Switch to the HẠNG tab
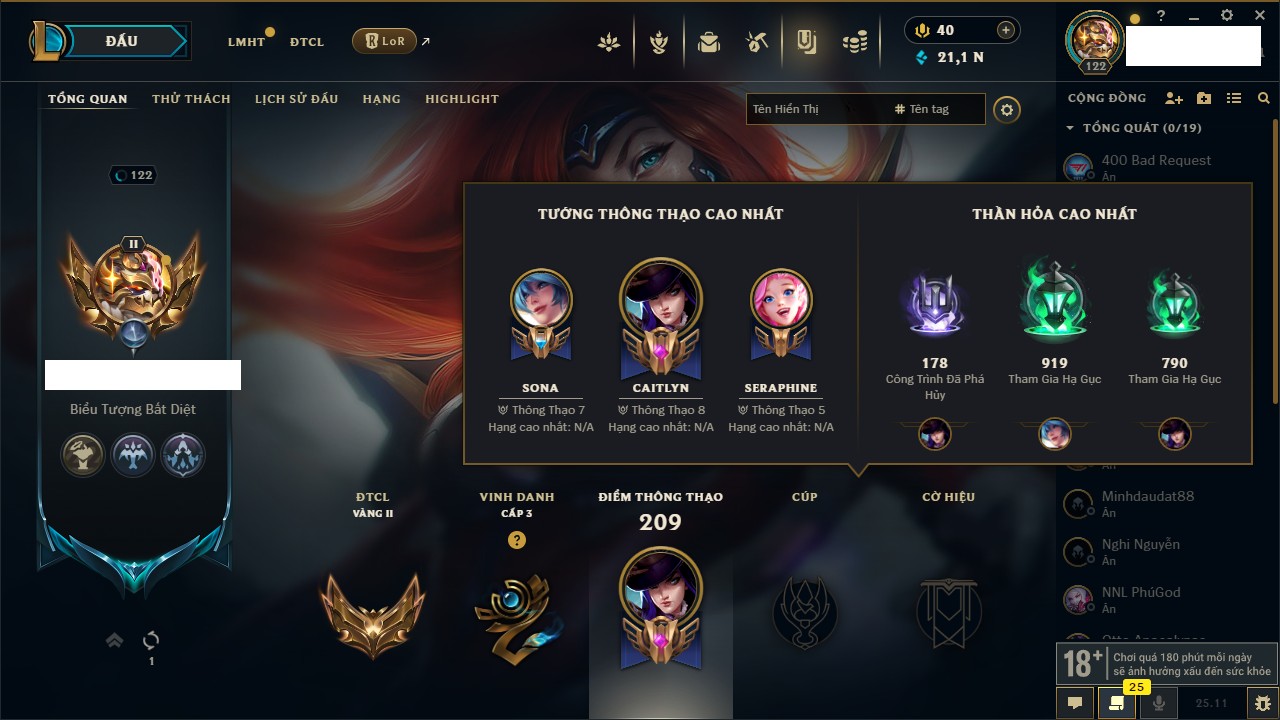1280x720 pixels. pos(381,99)
